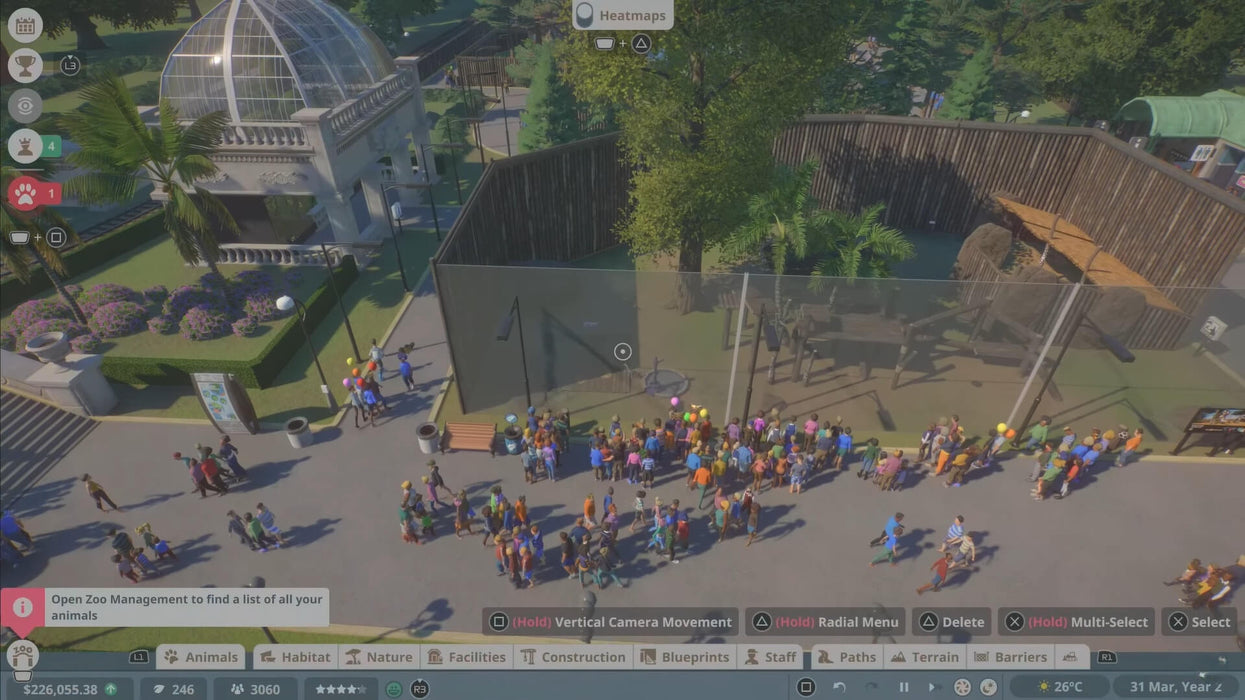This screenshot has width=1245, height=700.
Task: Toggle the eye visibility icon
Action: [x=25, y=105]
